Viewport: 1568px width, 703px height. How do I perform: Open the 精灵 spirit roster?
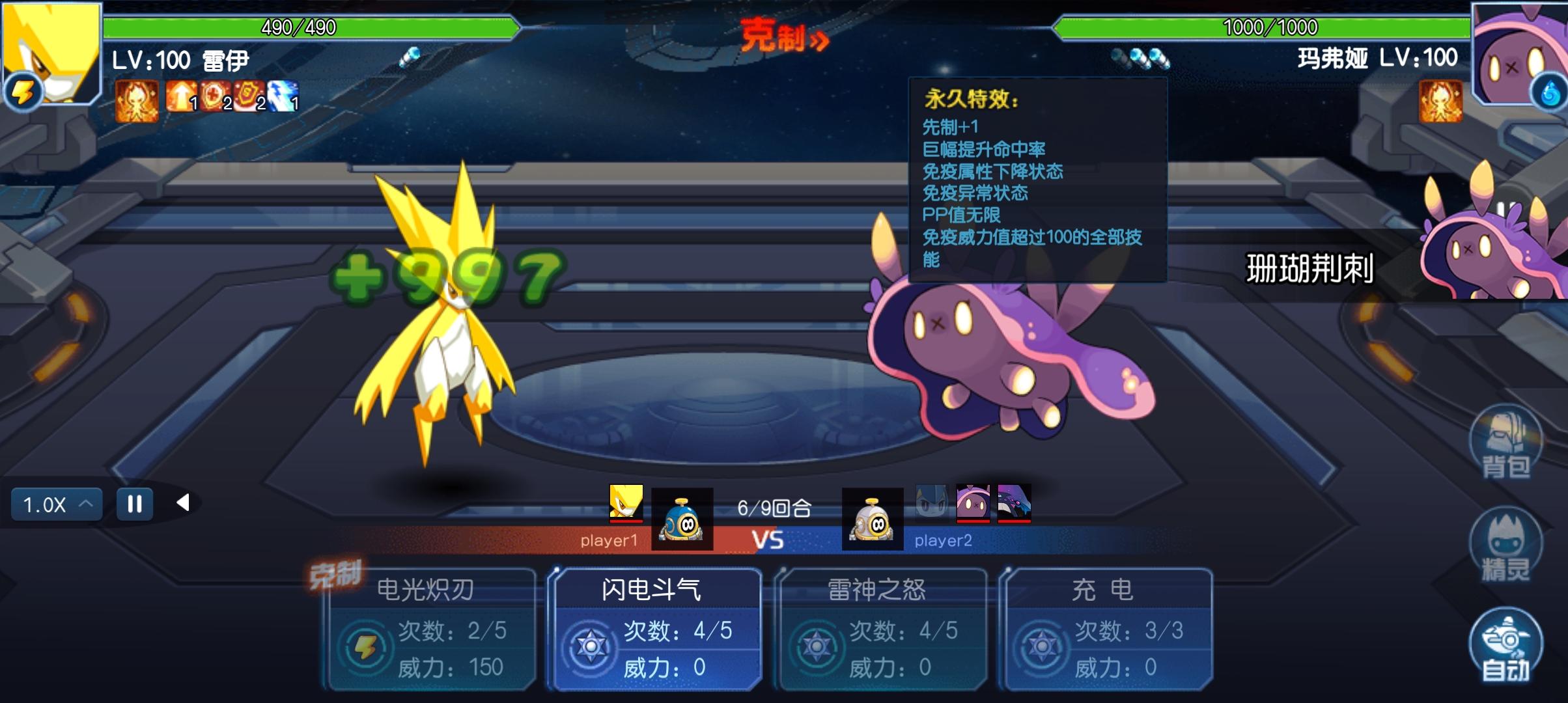1505,547
